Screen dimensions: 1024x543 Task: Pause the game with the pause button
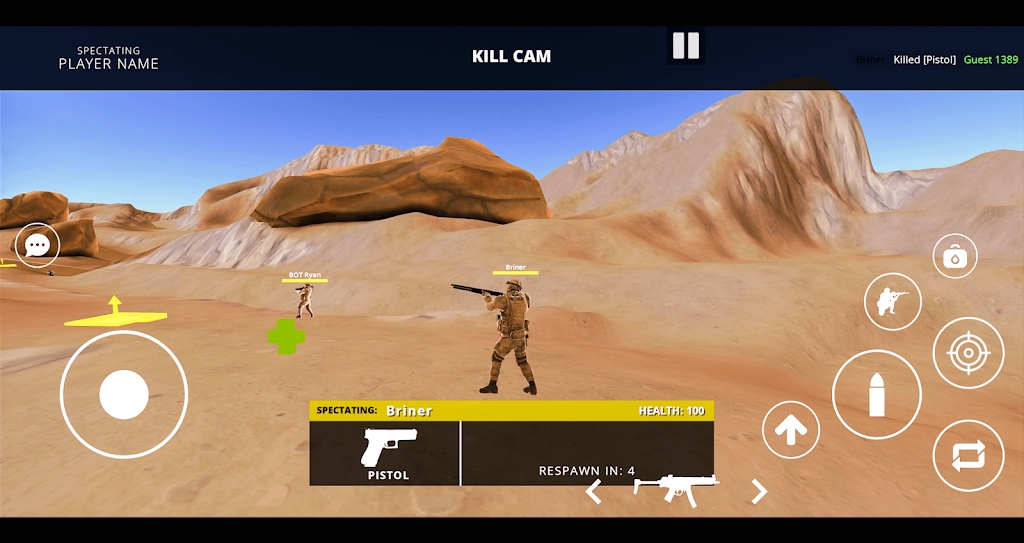[686, 45]
